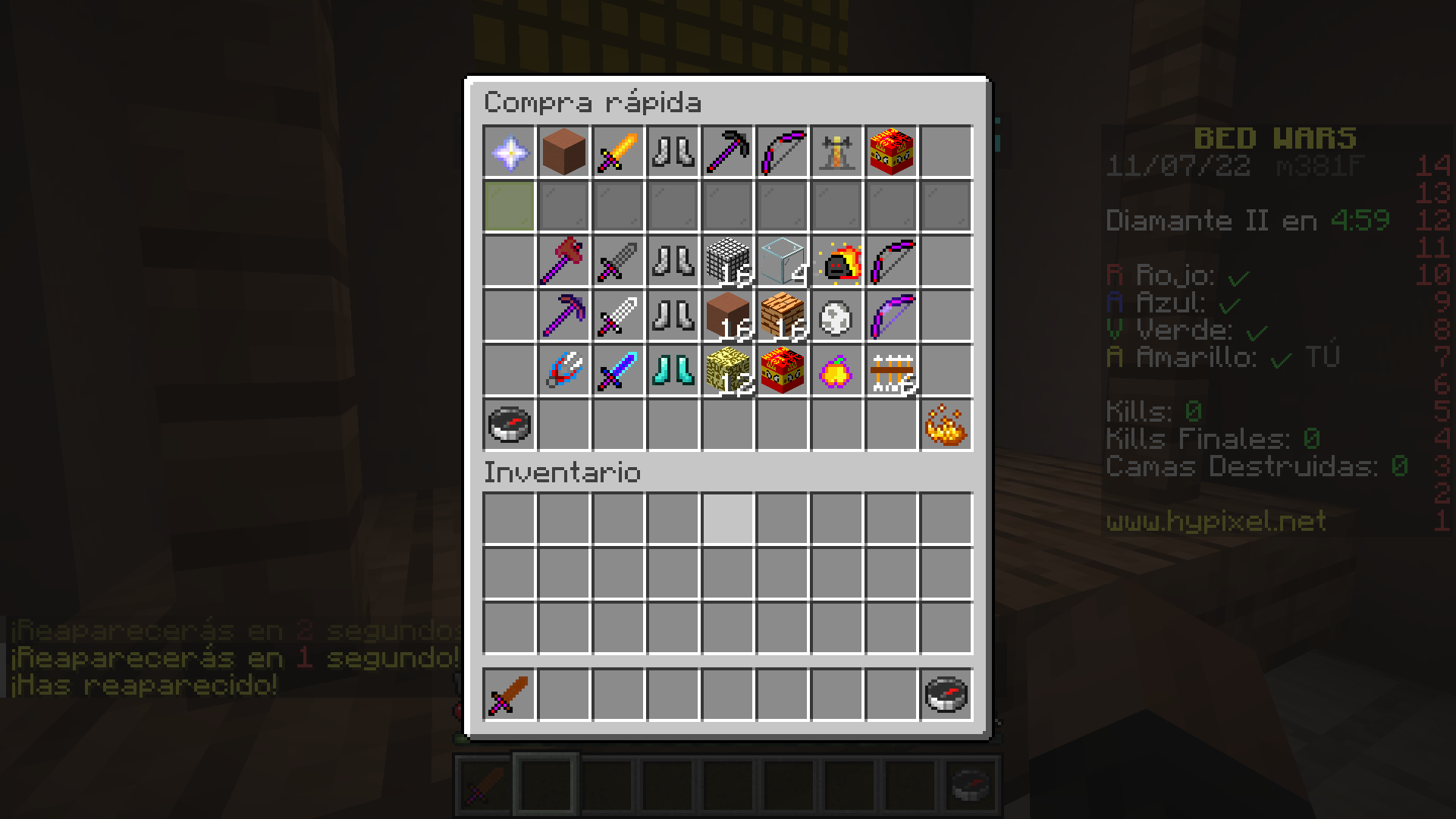1456x819 pixels.
Task: Click the chainmail boots icon
Action: [x=673, y=260]
